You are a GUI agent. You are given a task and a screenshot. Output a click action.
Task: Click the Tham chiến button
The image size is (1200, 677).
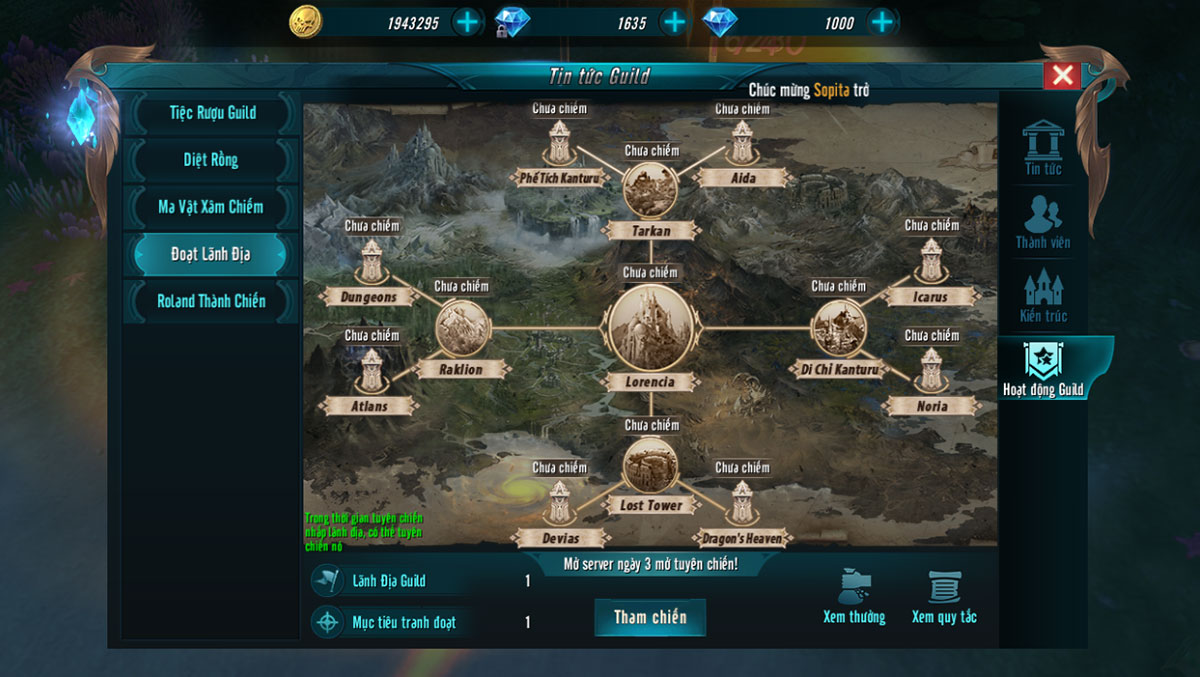click(x=650, y=617)
